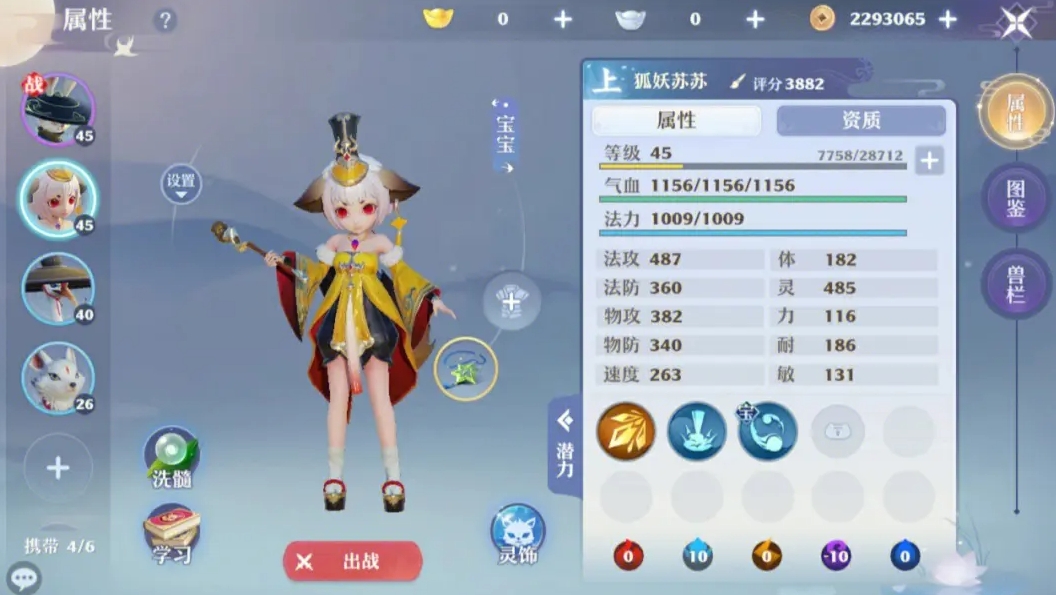This screenshot has height=595, width=1056.
Task: Switch to the 资质 tab
Action: click(861, 120)
